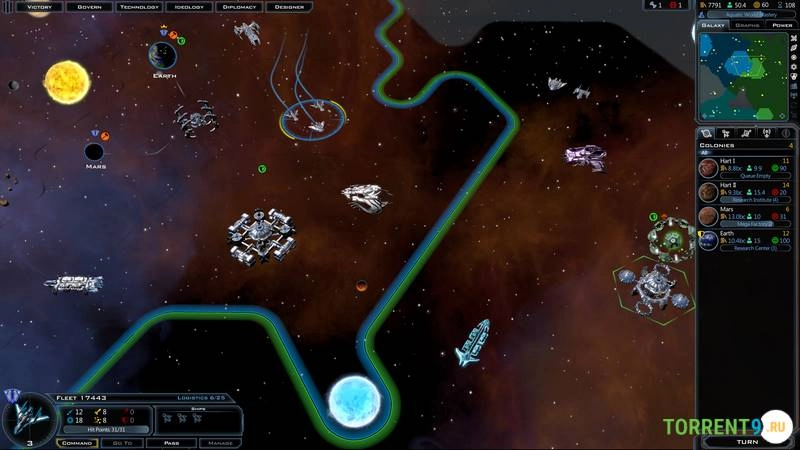This screenshot has width=800, height=450.
Task: Select the Hart I colony row
Action: pyautogui.click(x=745, y=167)
